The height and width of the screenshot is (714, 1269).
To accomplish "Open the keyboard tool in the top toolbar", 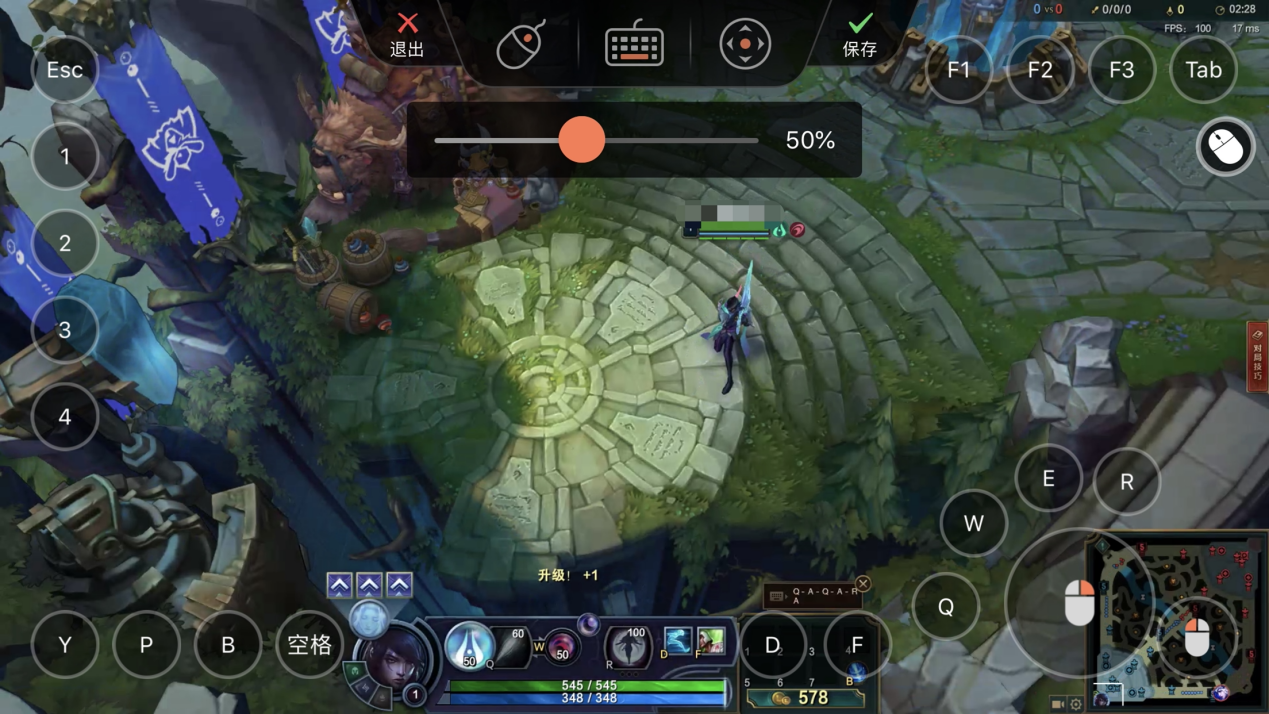I will coord(634,44).
